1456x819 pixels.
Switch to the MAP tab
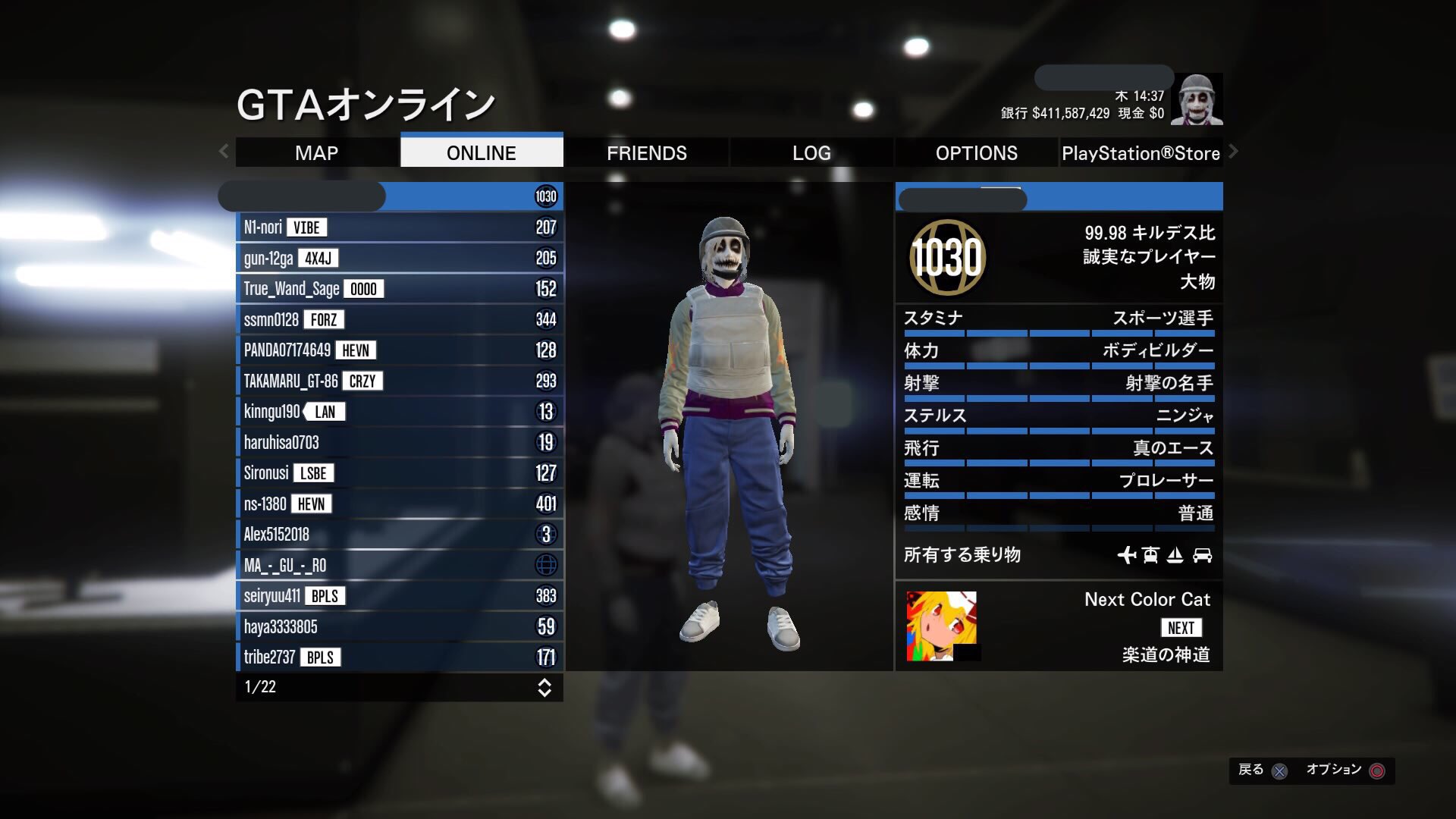point(317,152)
